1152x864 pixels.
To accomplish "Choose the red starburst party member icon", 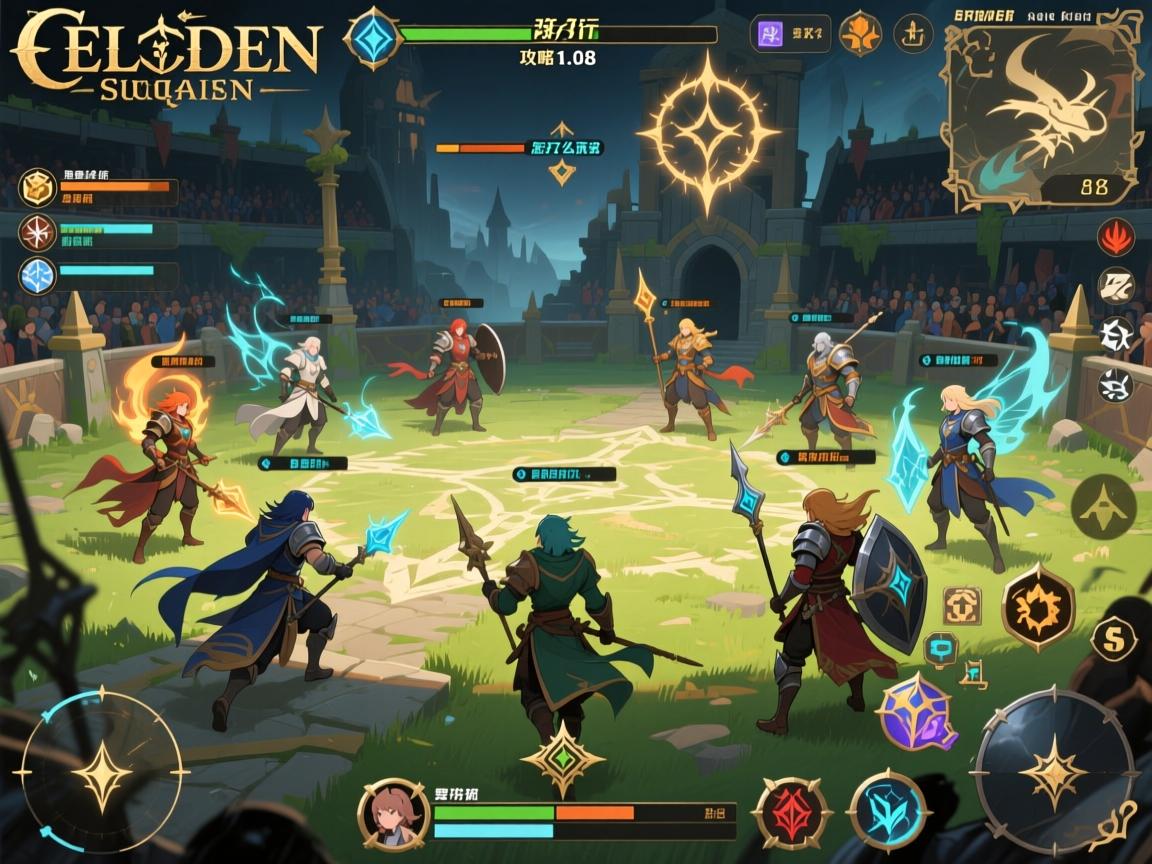I will pyautogui.click(x=37, y=232).
